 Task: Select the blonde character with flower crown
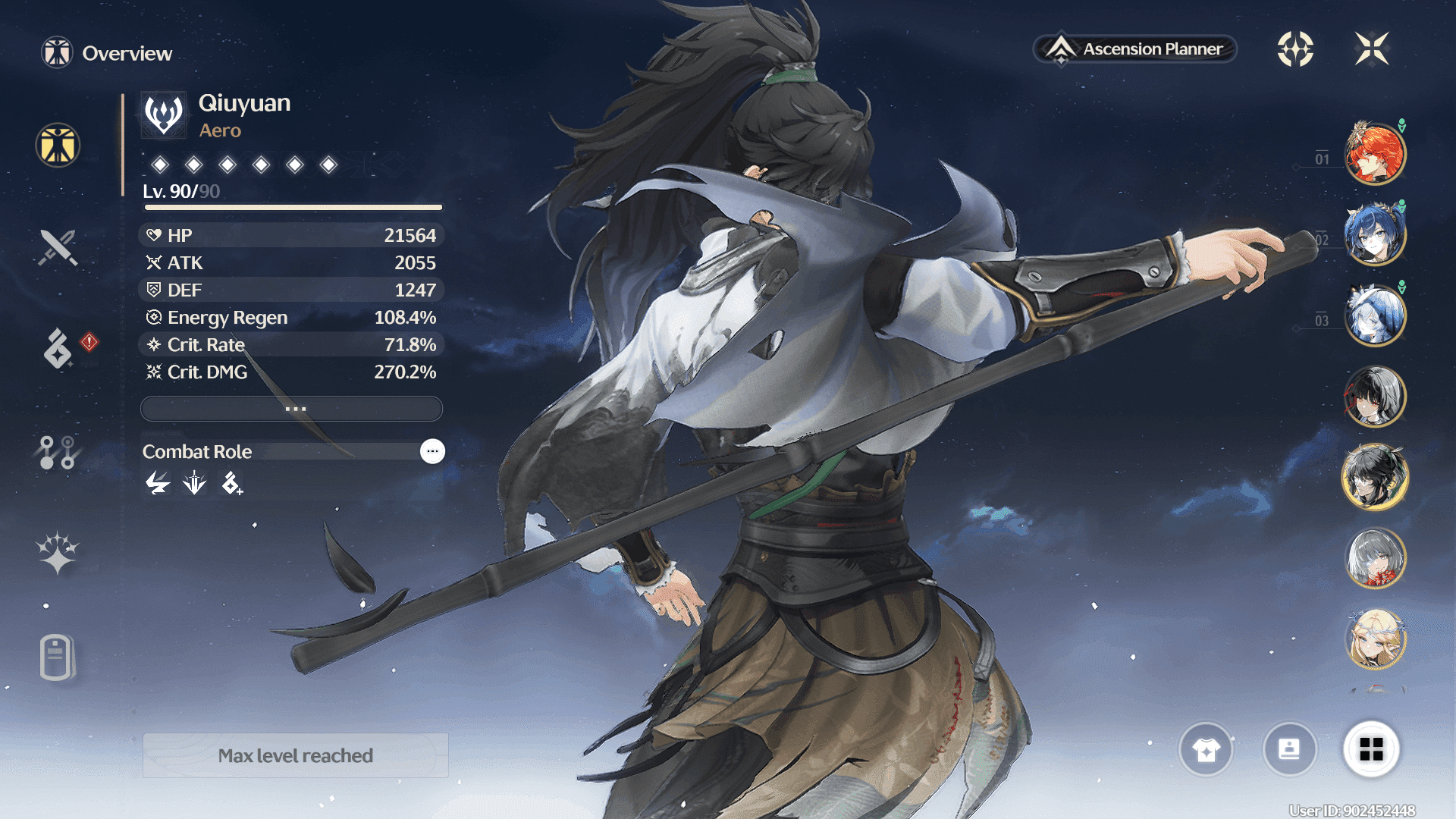click(x=1375, y=639)
